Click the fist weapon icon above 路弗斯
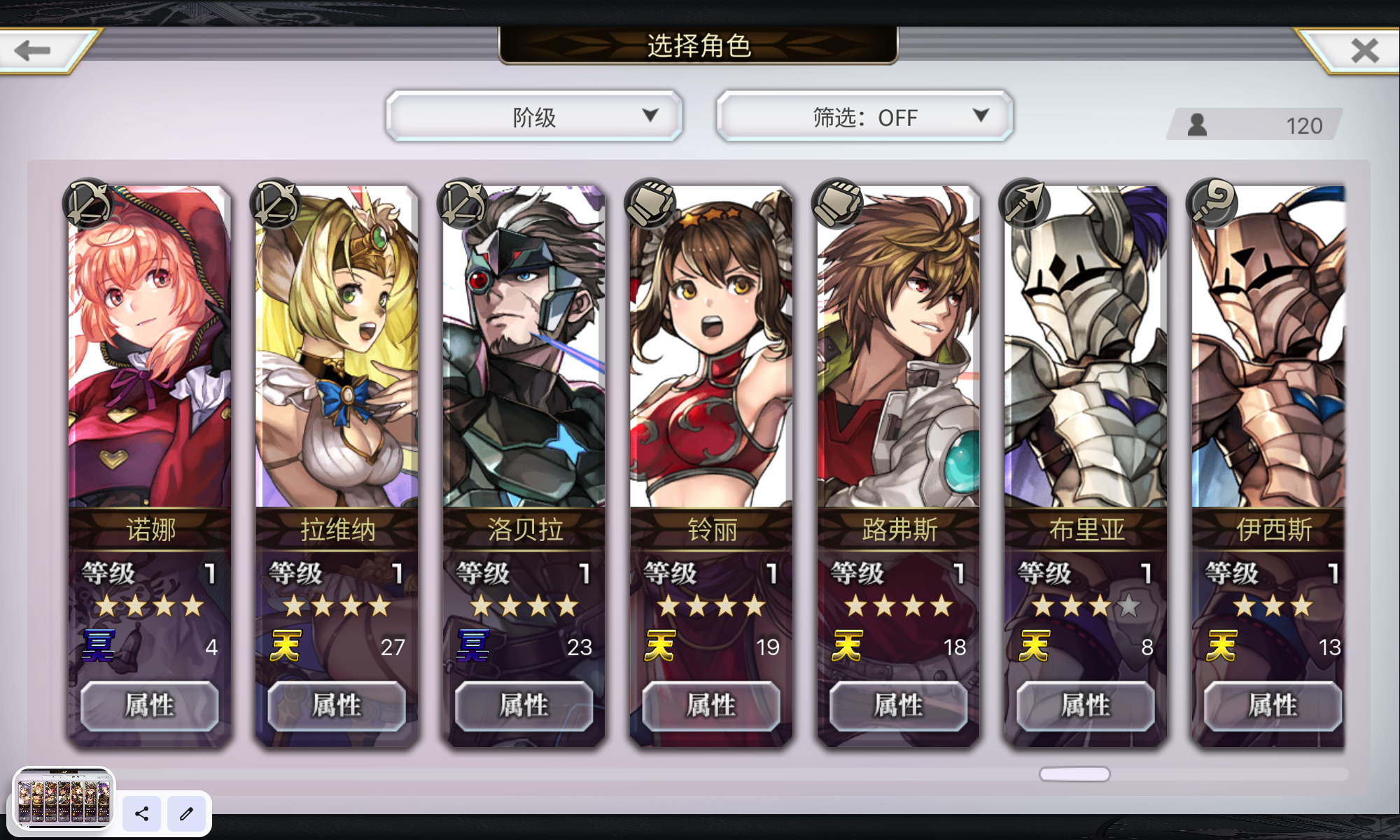The image size is (1400, 840). 836,204
